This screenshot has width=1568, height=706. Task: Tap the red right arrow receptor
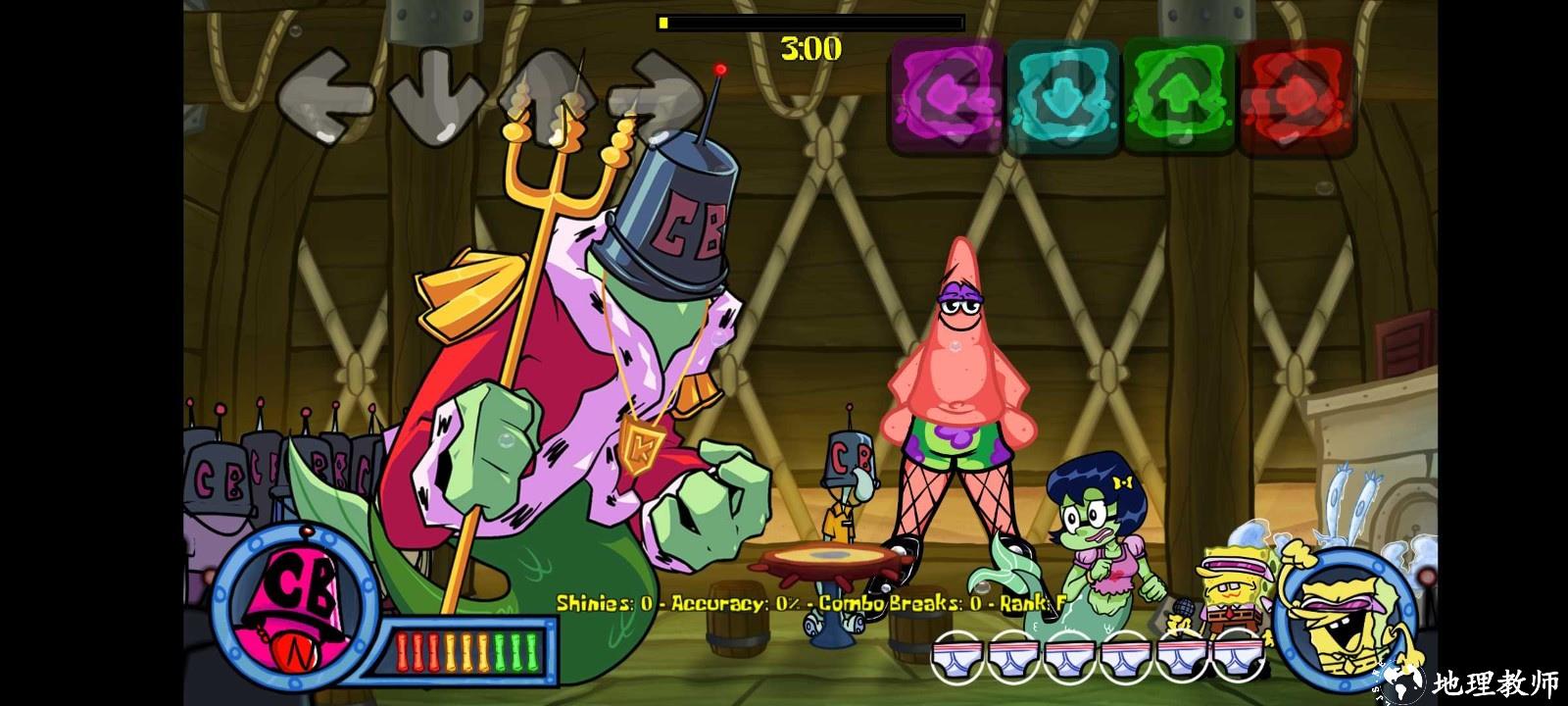click(1296, 97)
